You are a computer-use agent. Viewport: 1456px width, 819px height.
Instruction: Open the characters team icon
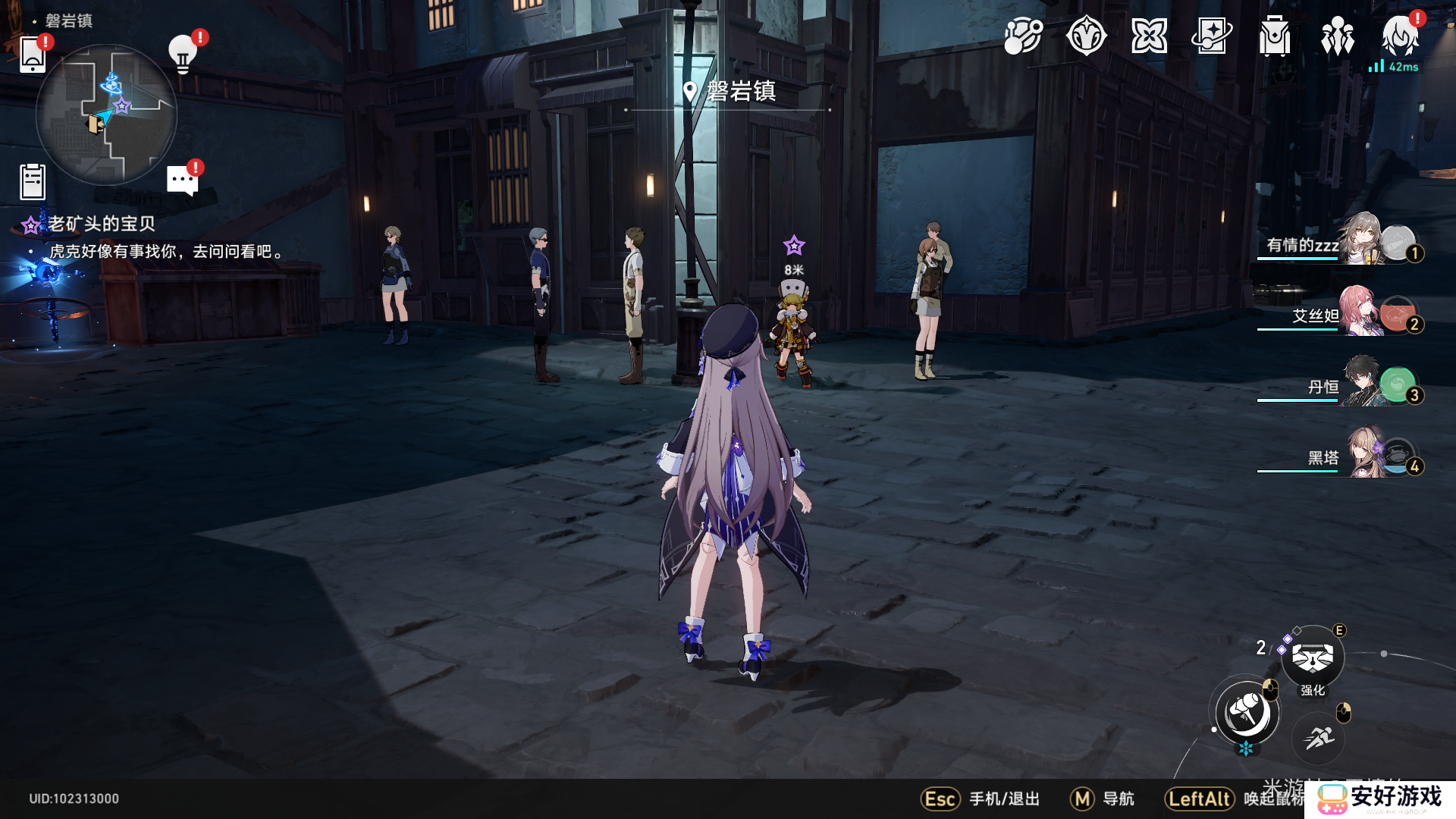click(x=1338, y=36)
